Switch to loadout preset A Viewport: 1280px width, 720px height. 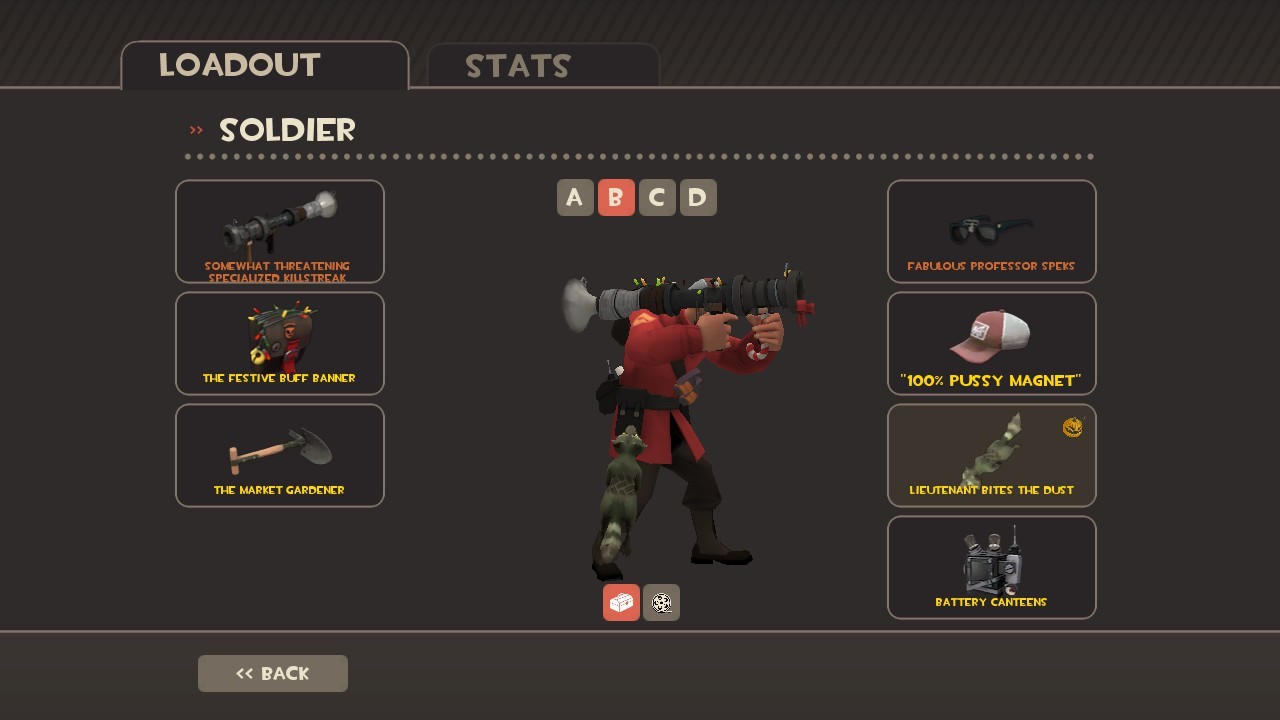click(575, 197)
